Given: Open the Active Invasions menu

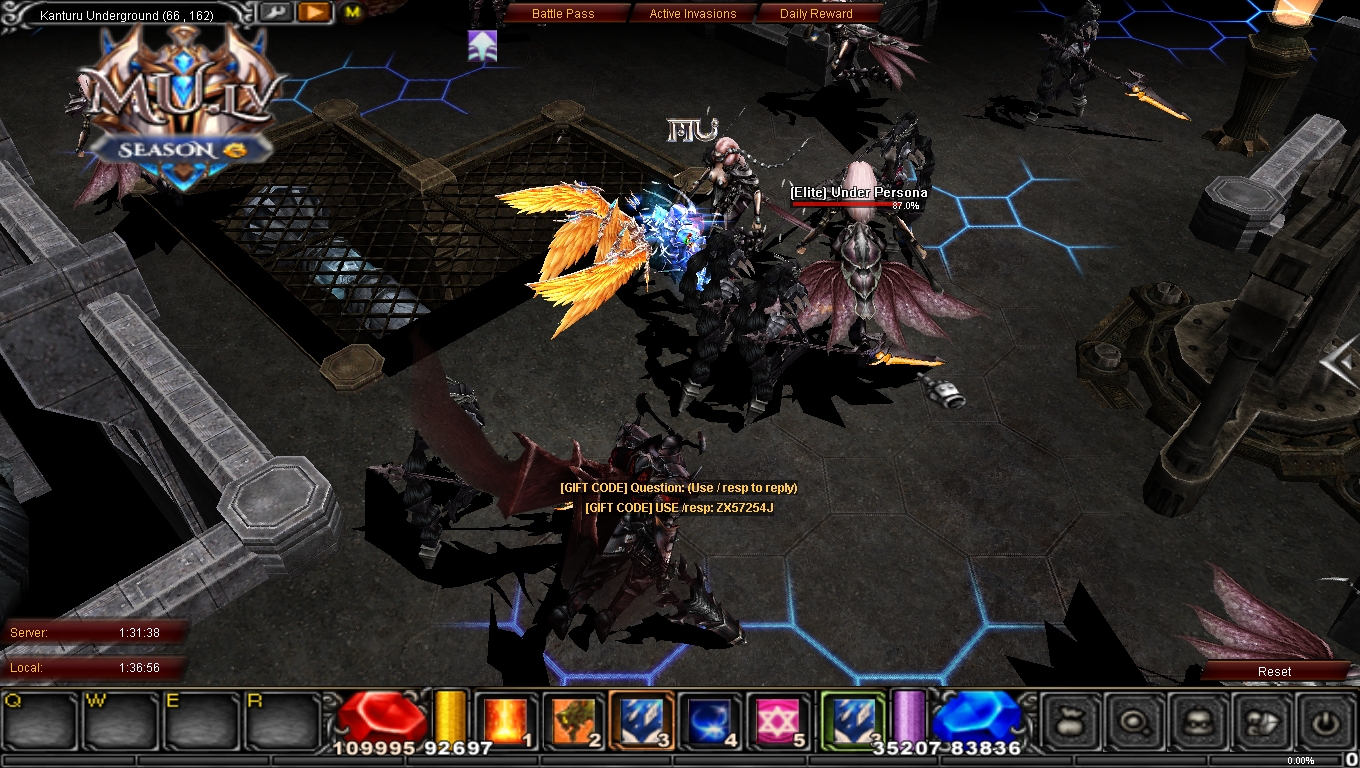Looking at the screenshot, I should point(693,13).
